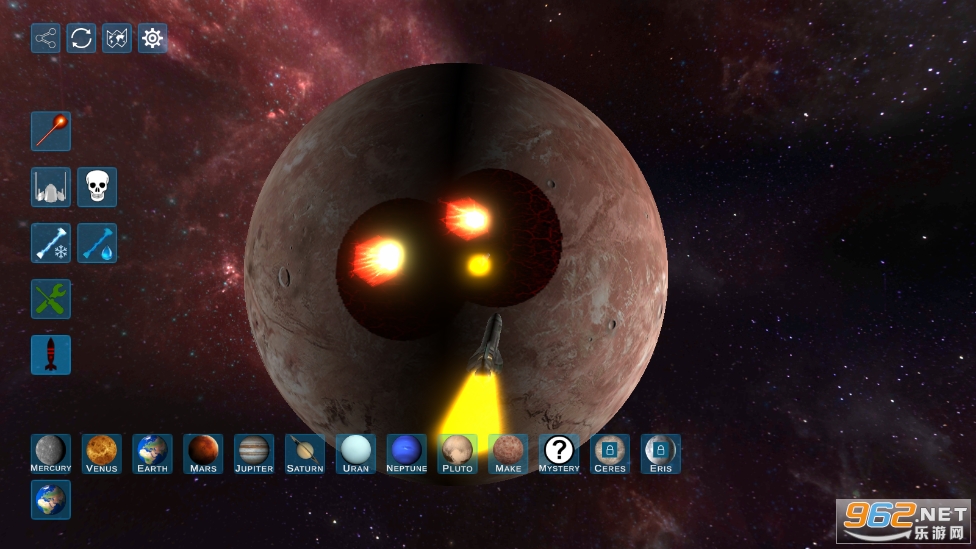
Task: Choose the spaceship fleet weapon
Action: pyautogui.click(x=51, y=187)
